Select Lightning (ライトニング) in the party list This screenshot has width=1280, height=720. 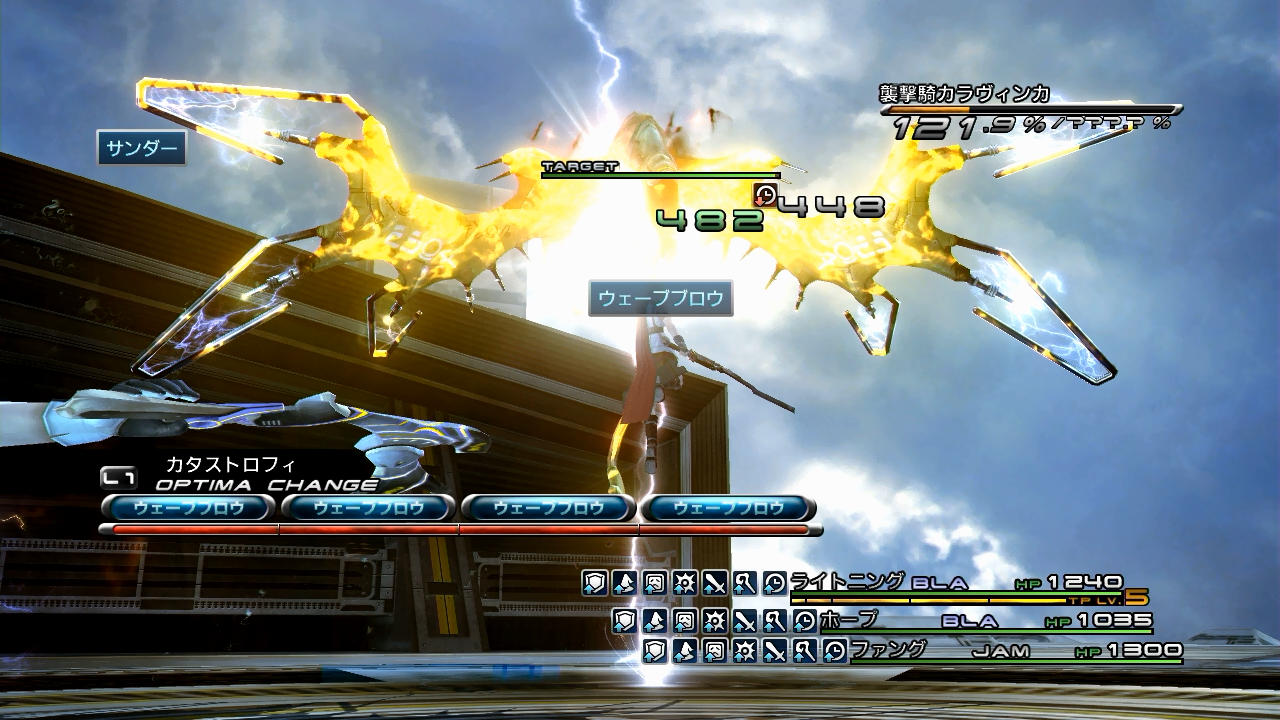click(847, 582)
